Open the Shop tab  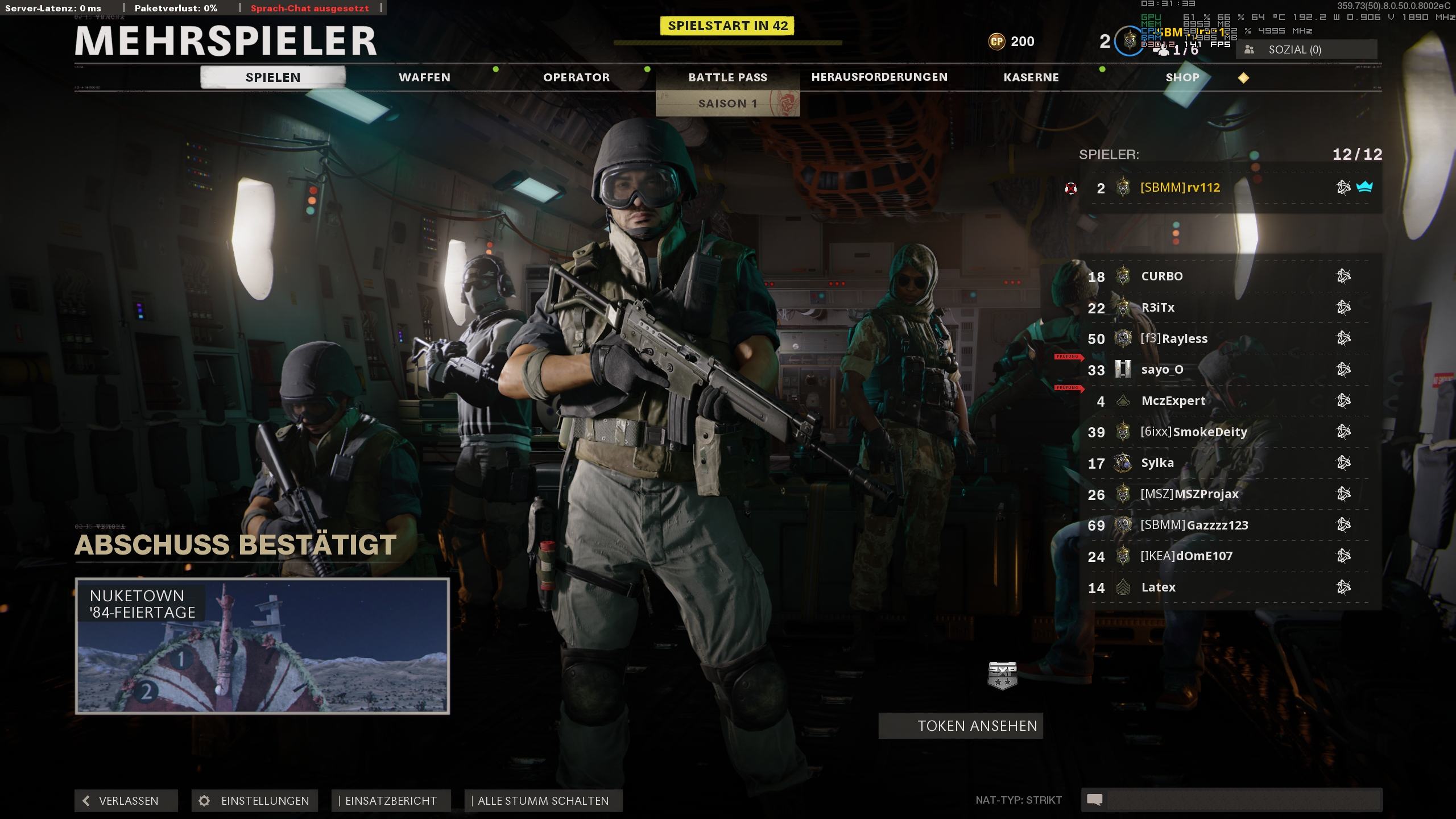click(x=1182, y=77)
